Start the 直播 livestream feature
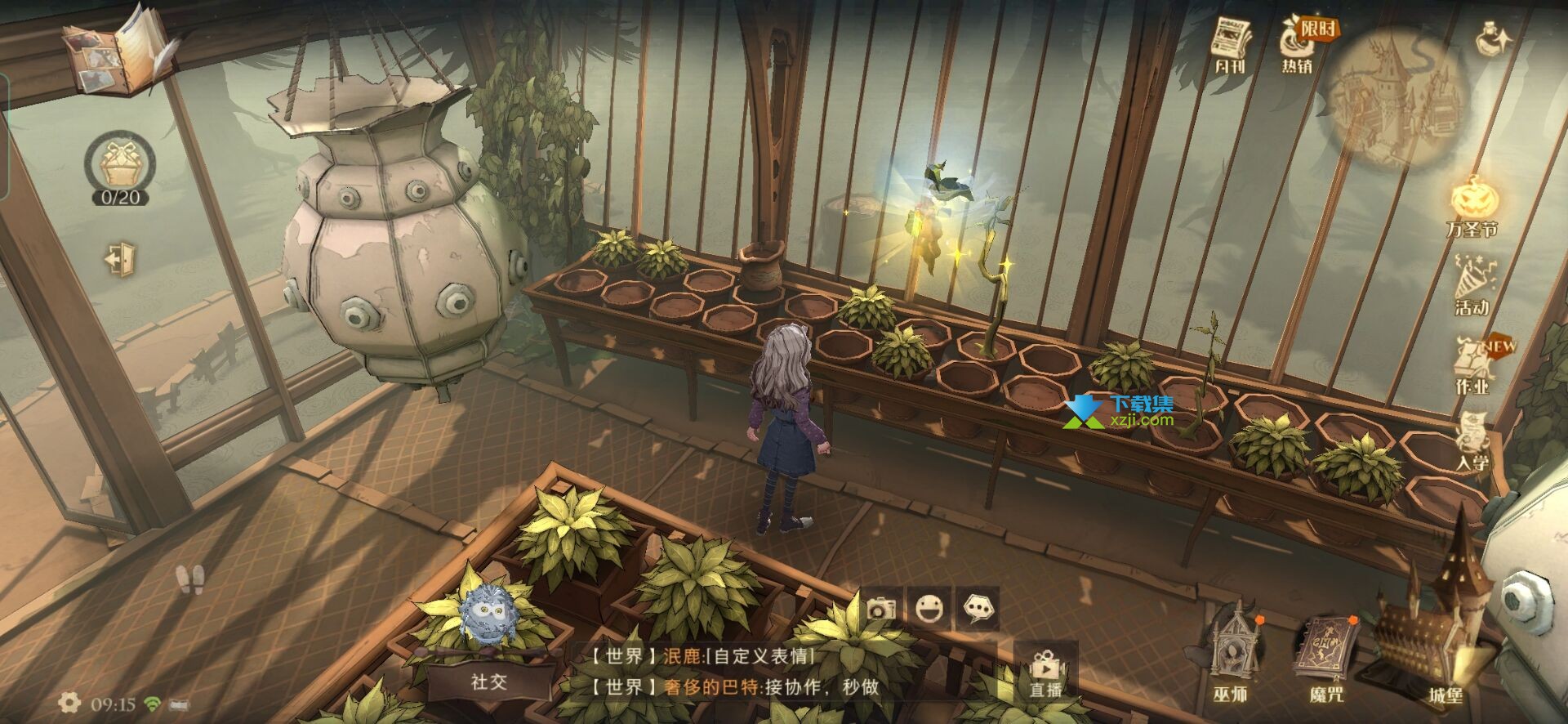 tap(1045, 672)
